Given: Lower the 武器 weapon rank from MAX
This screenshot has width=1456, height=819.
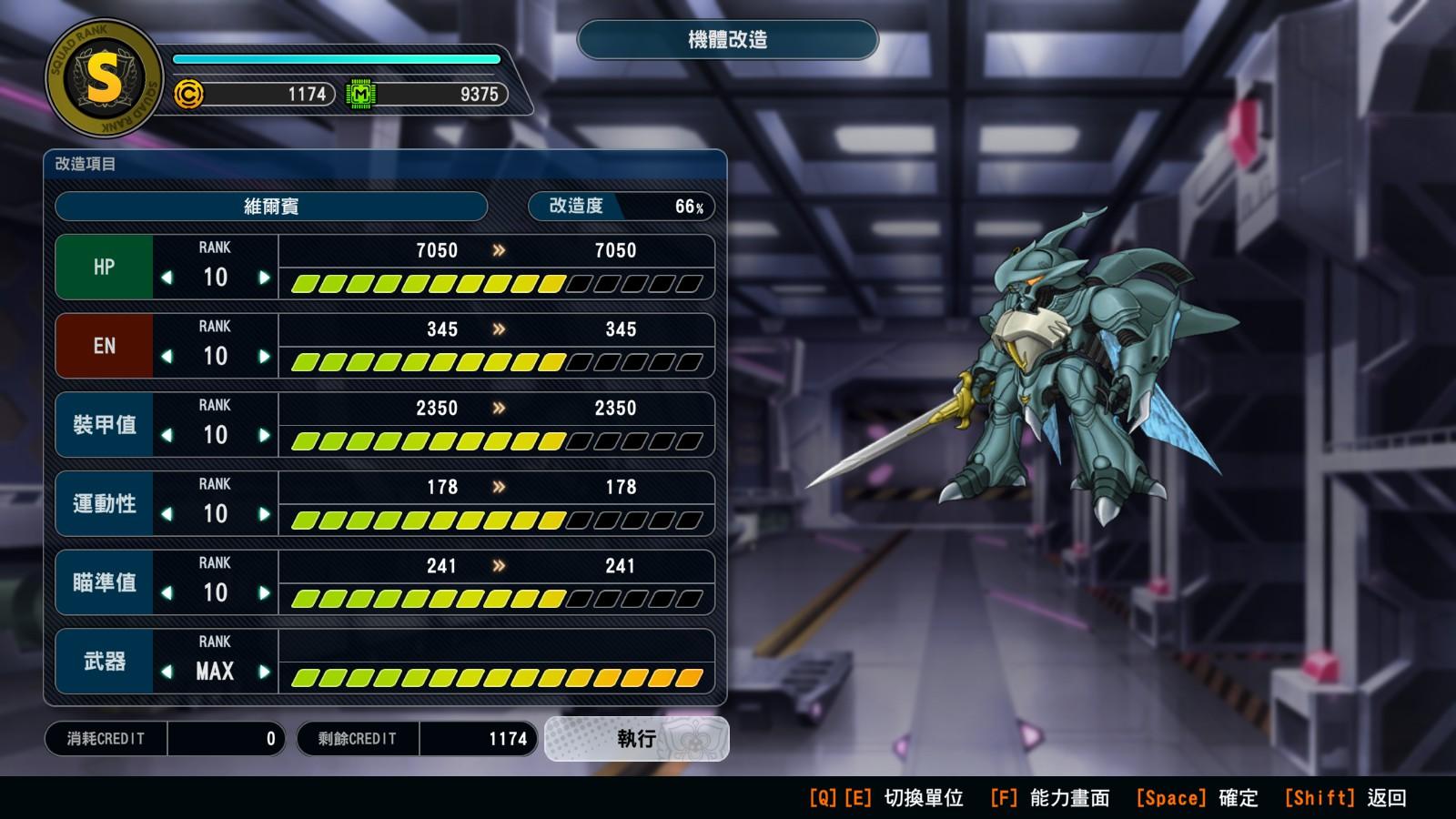Looking at the screenshot, I should 167,672.
